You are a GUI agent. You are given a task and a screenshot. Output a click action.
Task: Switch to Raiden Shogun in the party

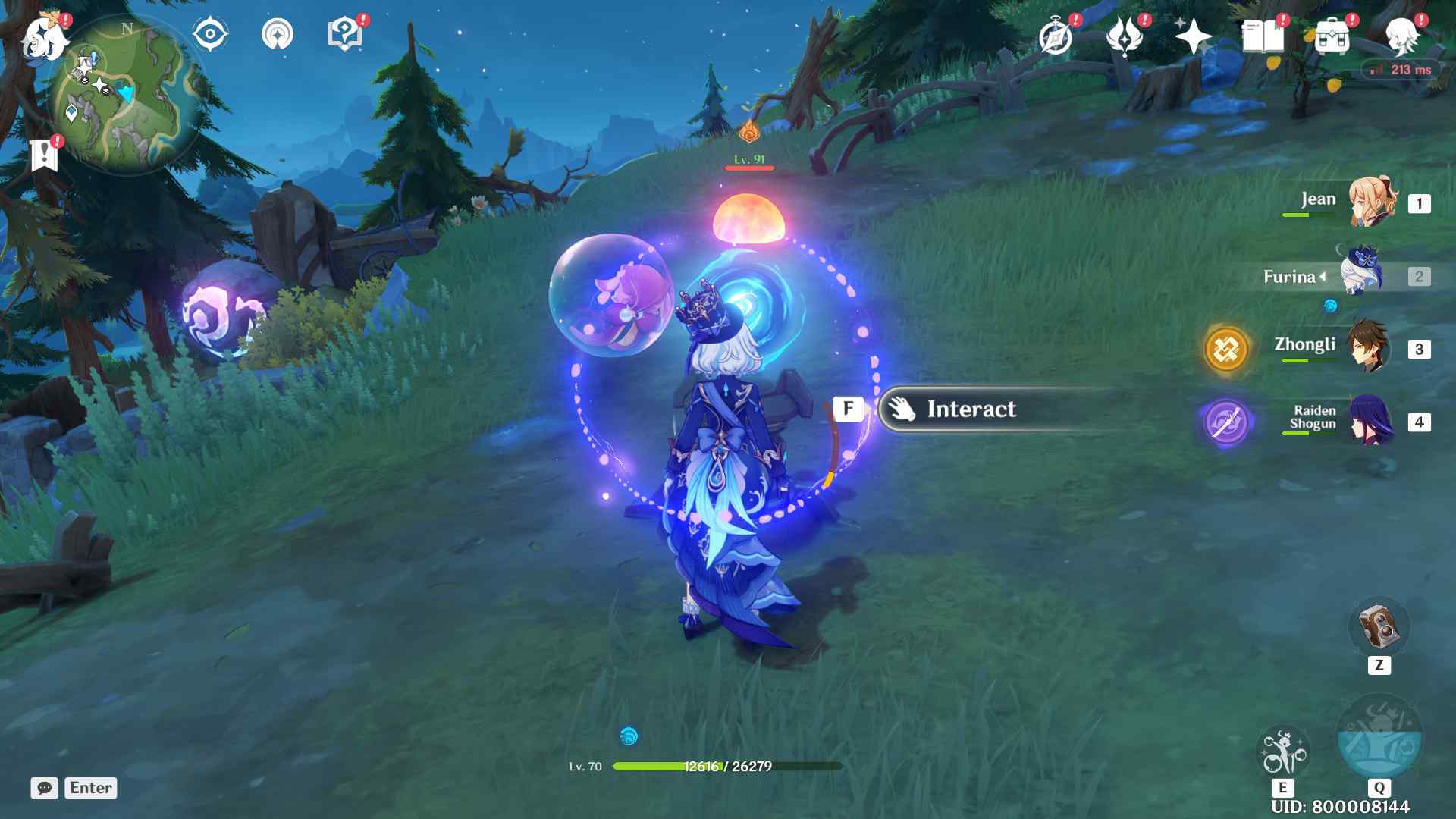(1370, 421)
